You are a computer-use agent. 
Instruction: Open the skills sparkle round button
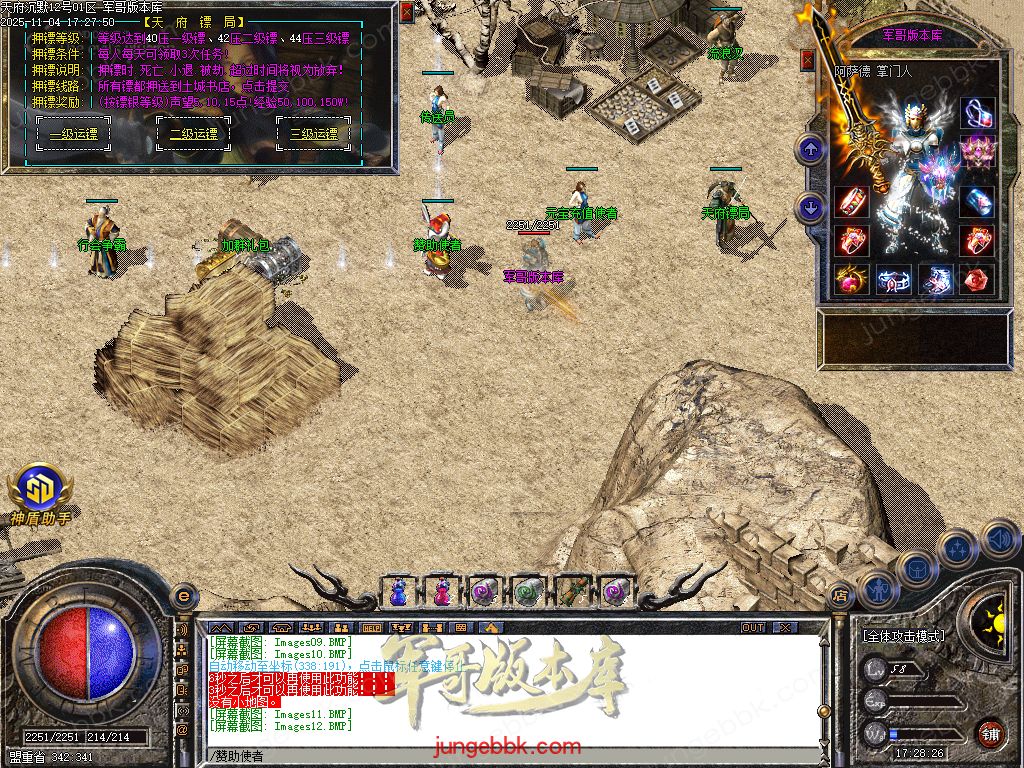(958, 548)
